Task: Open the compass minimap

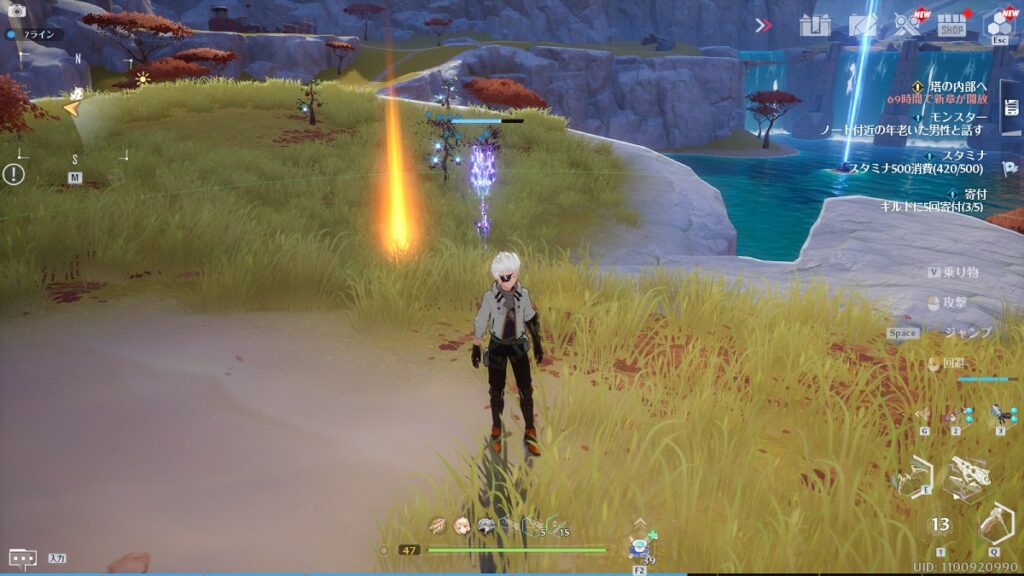Action: (x=74, y=108)
